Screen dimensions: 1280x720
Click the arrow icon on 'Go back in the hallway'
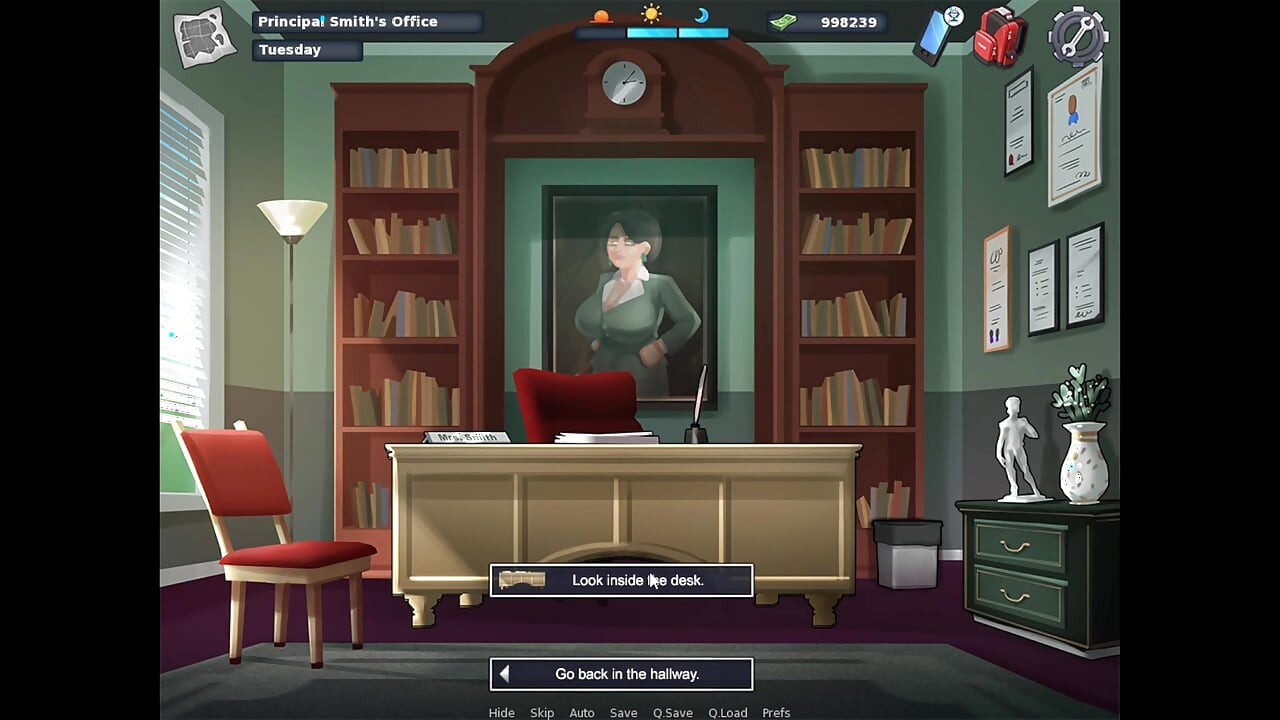[506, 673]
